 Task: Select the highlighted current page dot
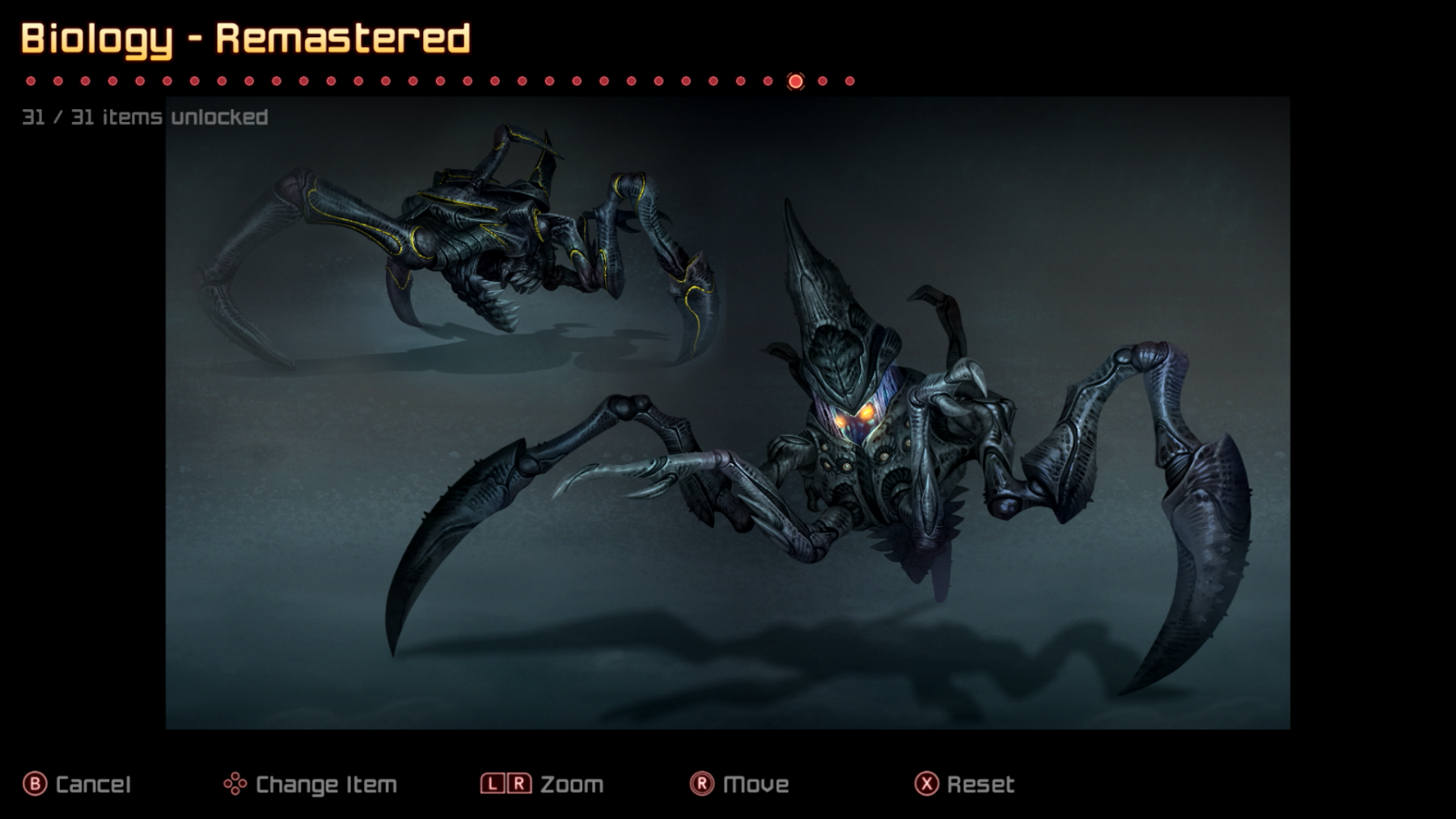795,81
